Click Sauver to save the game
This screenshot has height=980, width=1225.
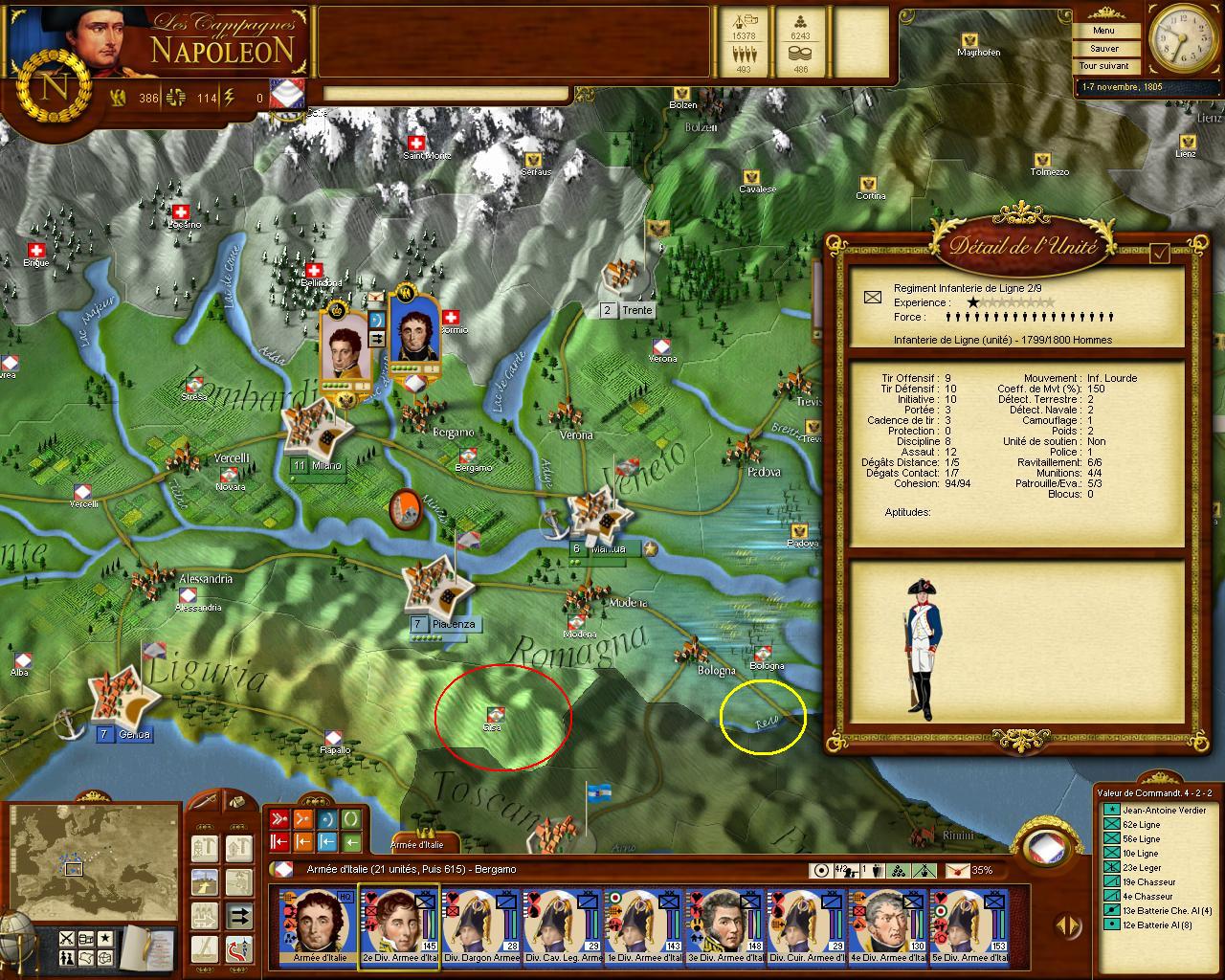click(1103, 48)
